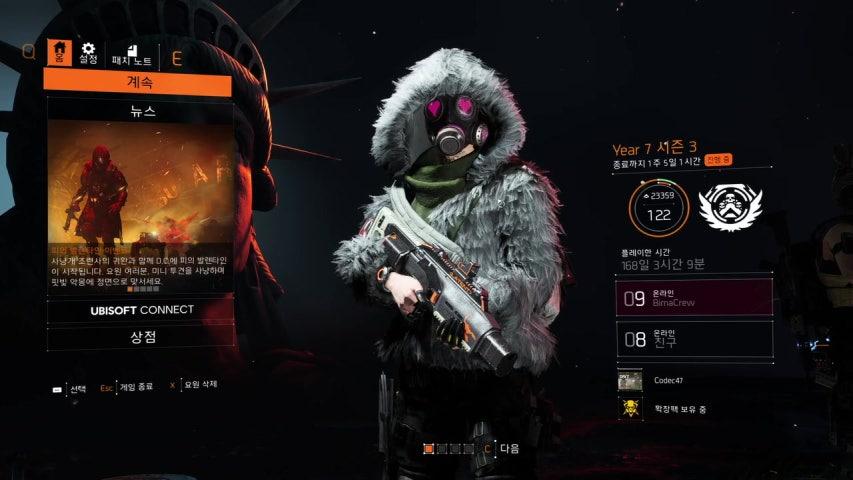Image resolution: width=853 pixels, height=480 pixels.
Task: Switch to the 설정 (Settings) gear tab
Action: (89, 52)
